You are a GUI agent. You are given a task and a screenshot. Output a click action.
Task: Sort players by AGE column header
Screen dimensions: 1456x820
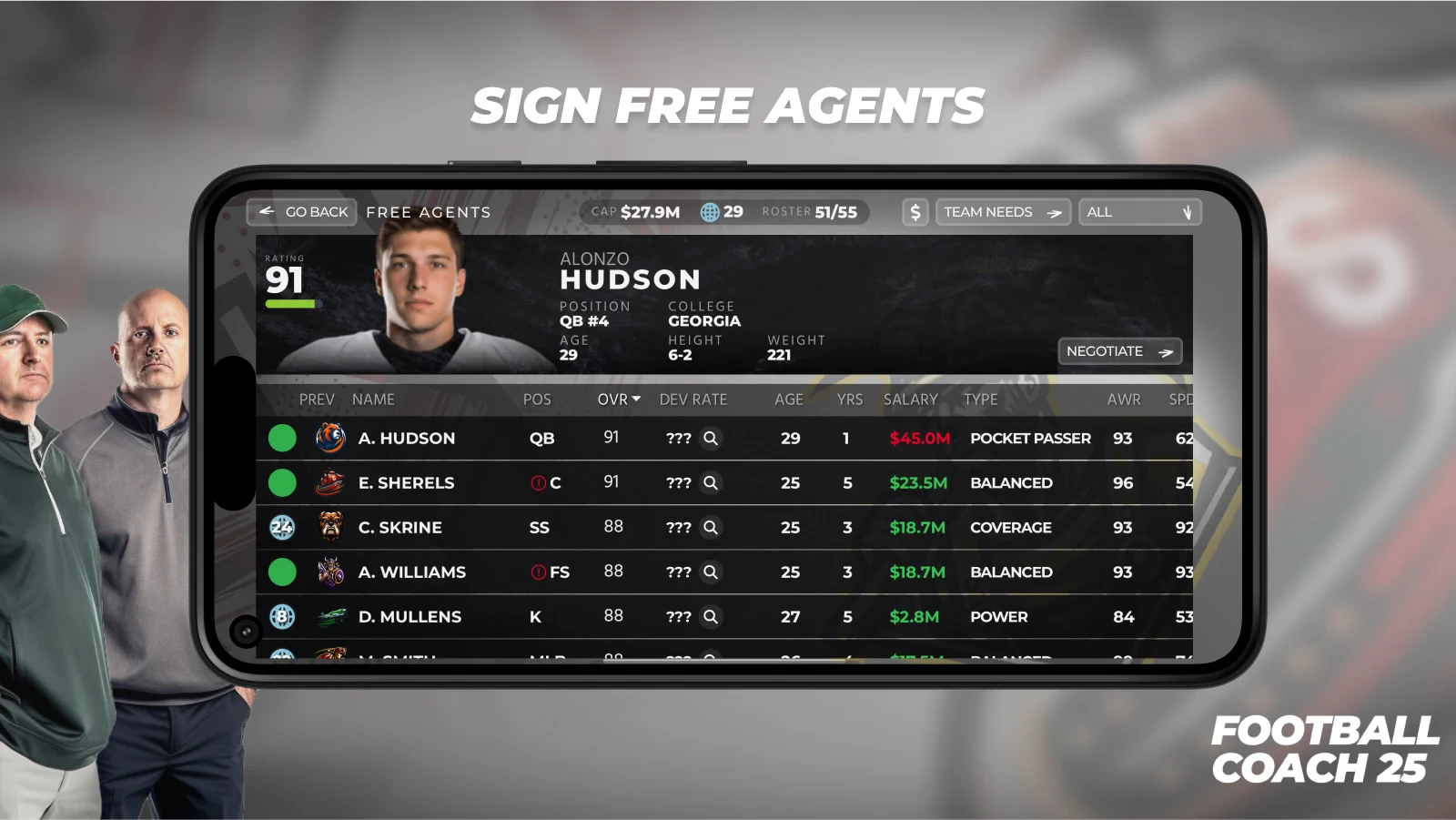(x=788, y=400)
